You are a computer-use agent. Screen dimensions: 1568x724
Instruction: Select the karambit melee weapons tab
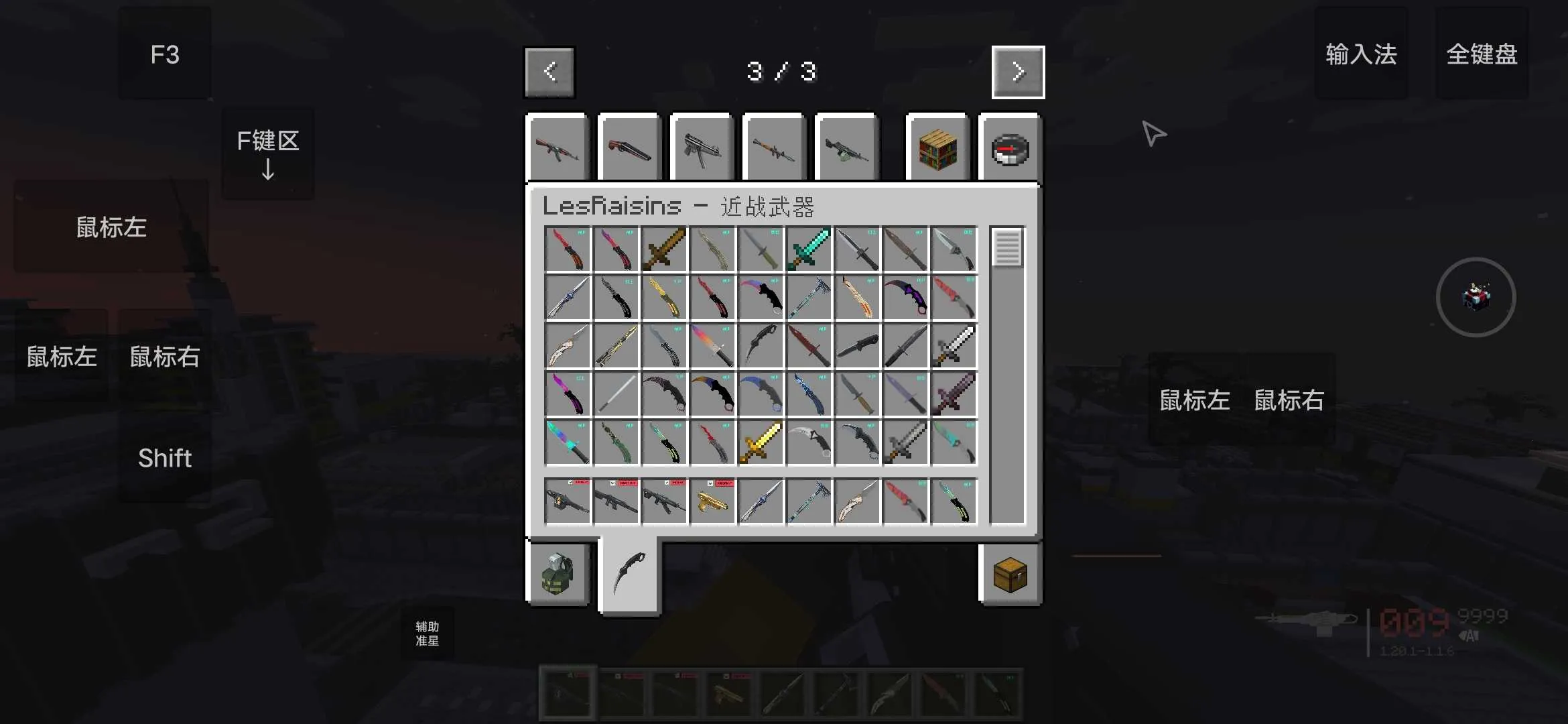(630, 577)
